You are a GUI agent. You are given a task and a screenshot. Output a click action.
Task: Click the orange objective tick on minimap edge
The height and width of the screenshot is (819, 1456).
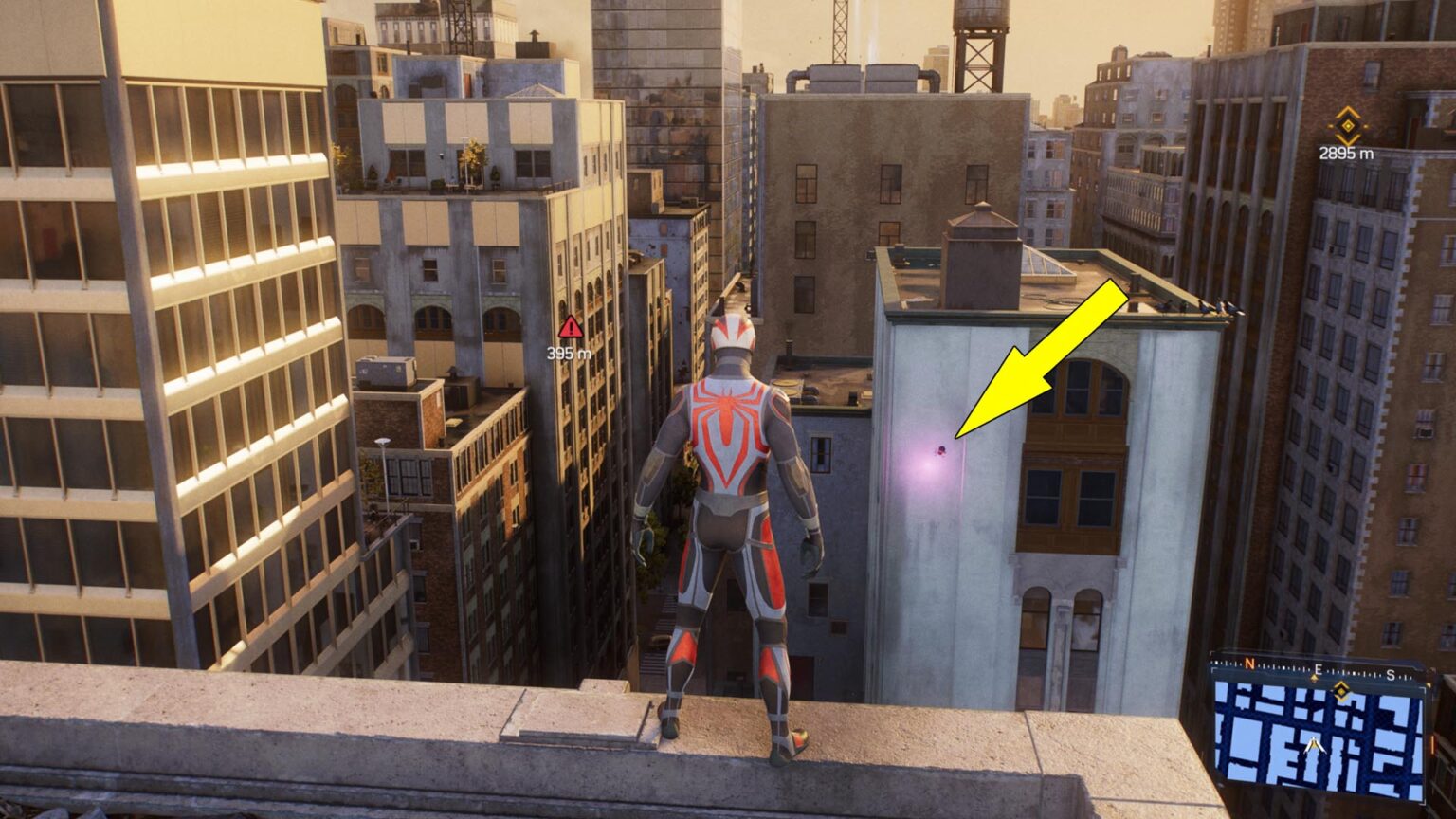1431,745
